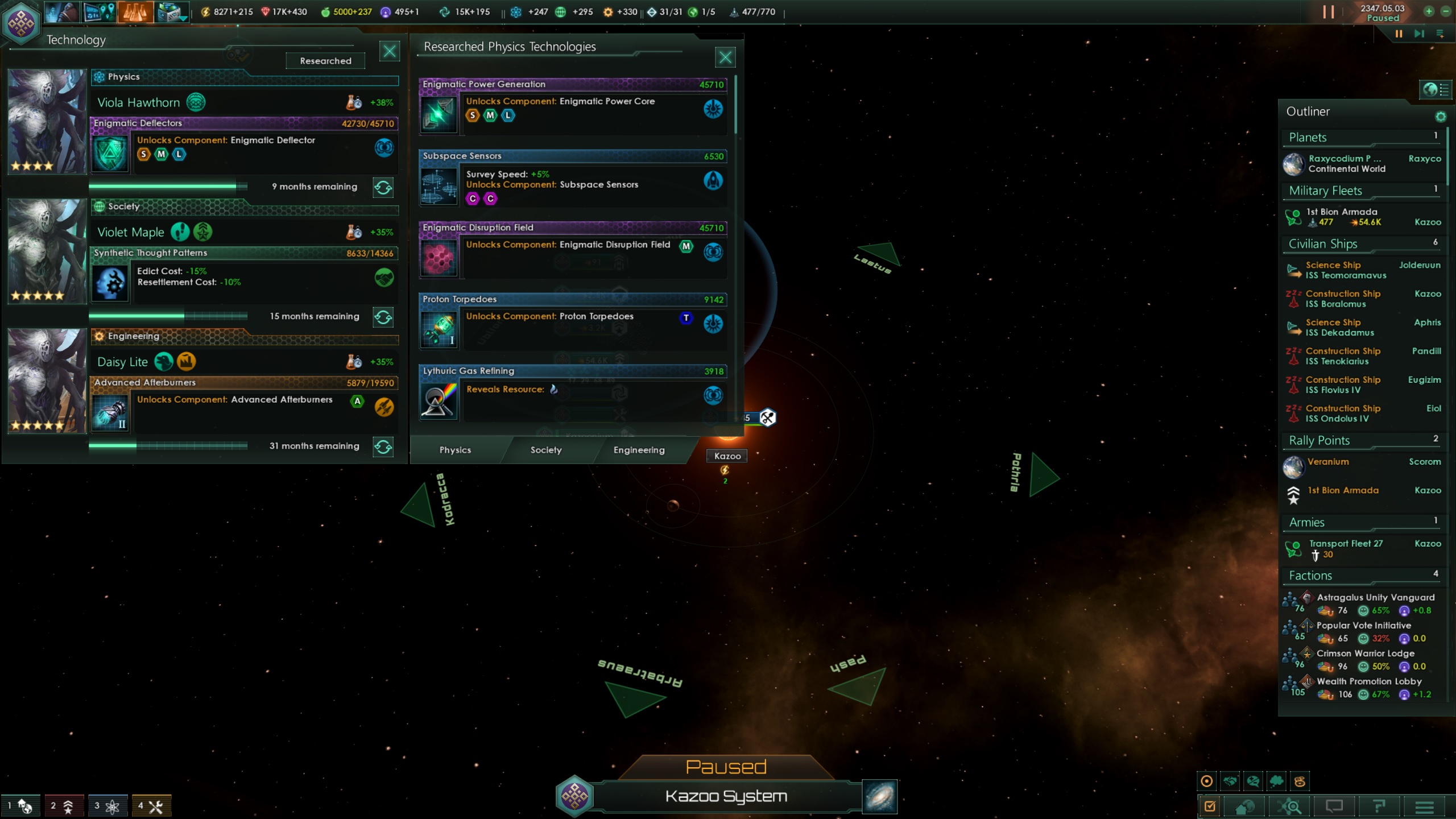Switch to the Society tab
Image resolution: width=1456 pixels, height=819 pixels.
546,450
